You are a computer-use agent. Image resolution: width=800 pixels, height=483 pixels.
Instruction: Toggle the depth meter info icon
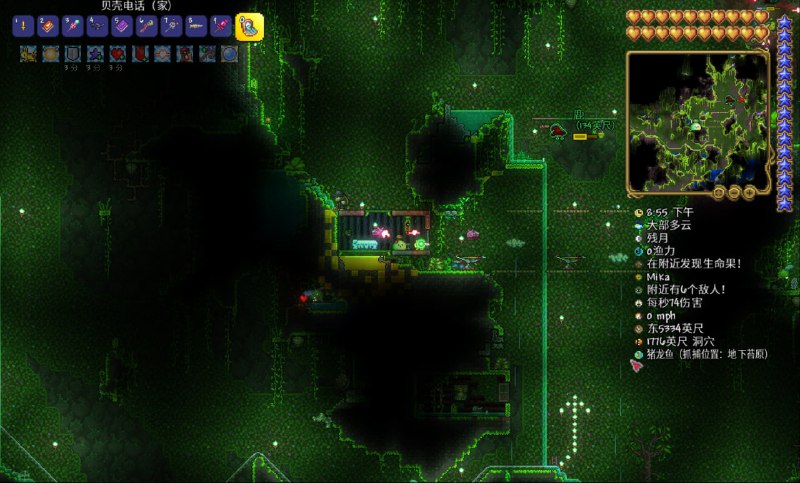tap(639, 341)
